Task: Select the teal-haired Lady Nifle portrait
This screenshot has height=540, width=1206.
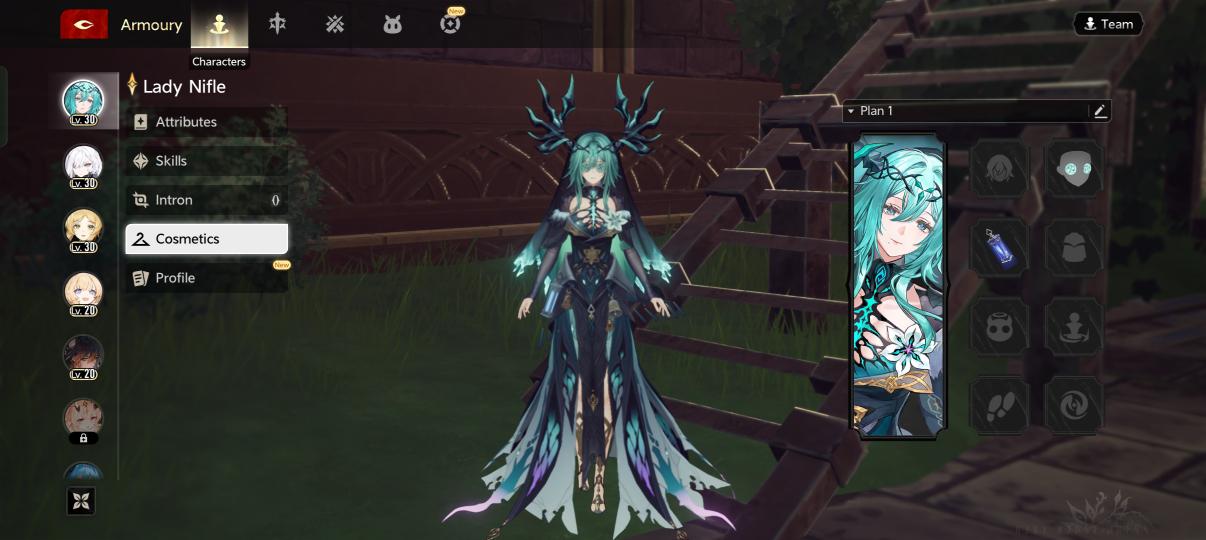Action: point(83,100)
